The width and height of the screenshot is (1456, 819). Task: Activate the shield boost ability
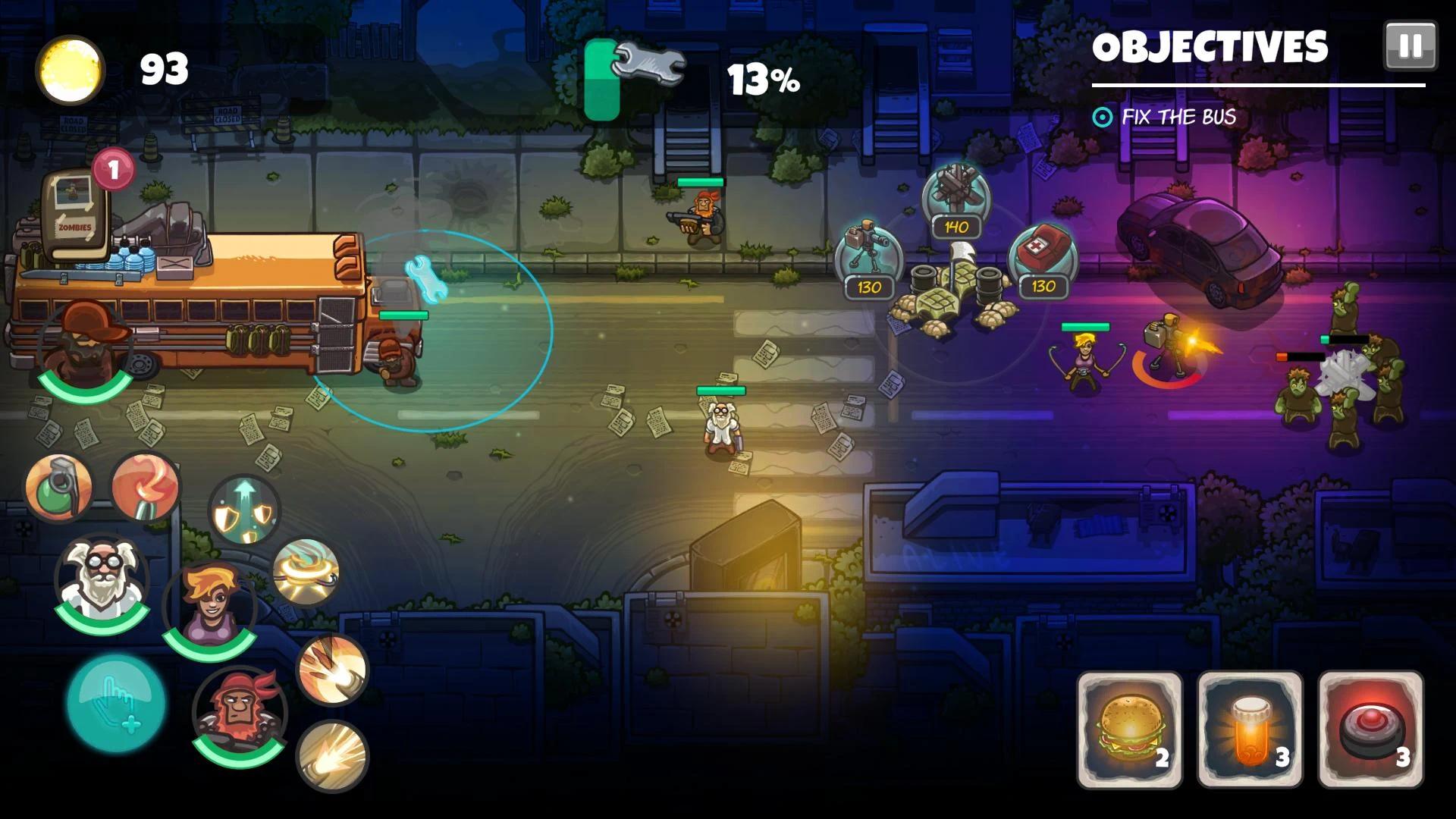(x=244, y=510)
